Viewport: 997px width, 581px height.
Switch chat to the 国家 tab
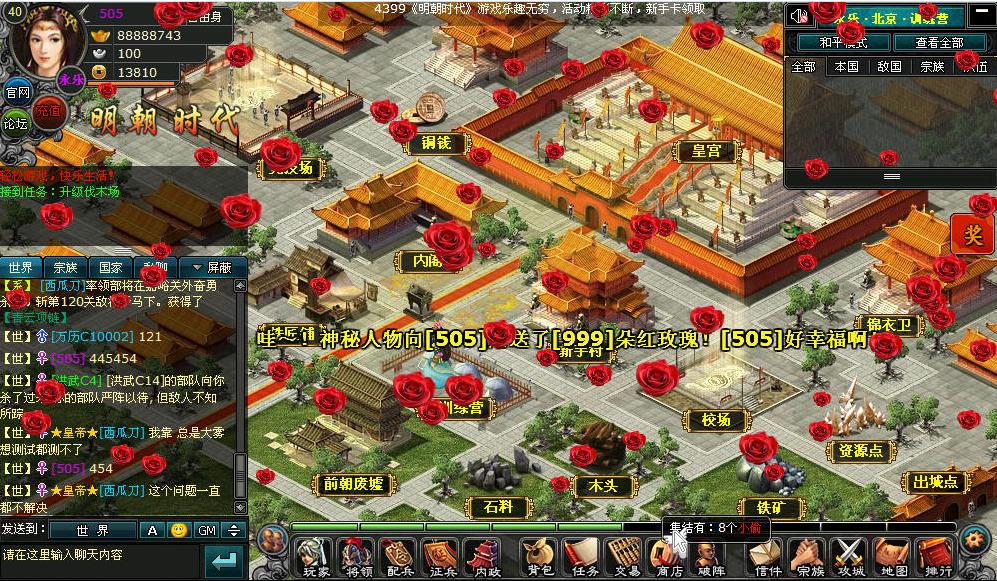pos(110,268)
